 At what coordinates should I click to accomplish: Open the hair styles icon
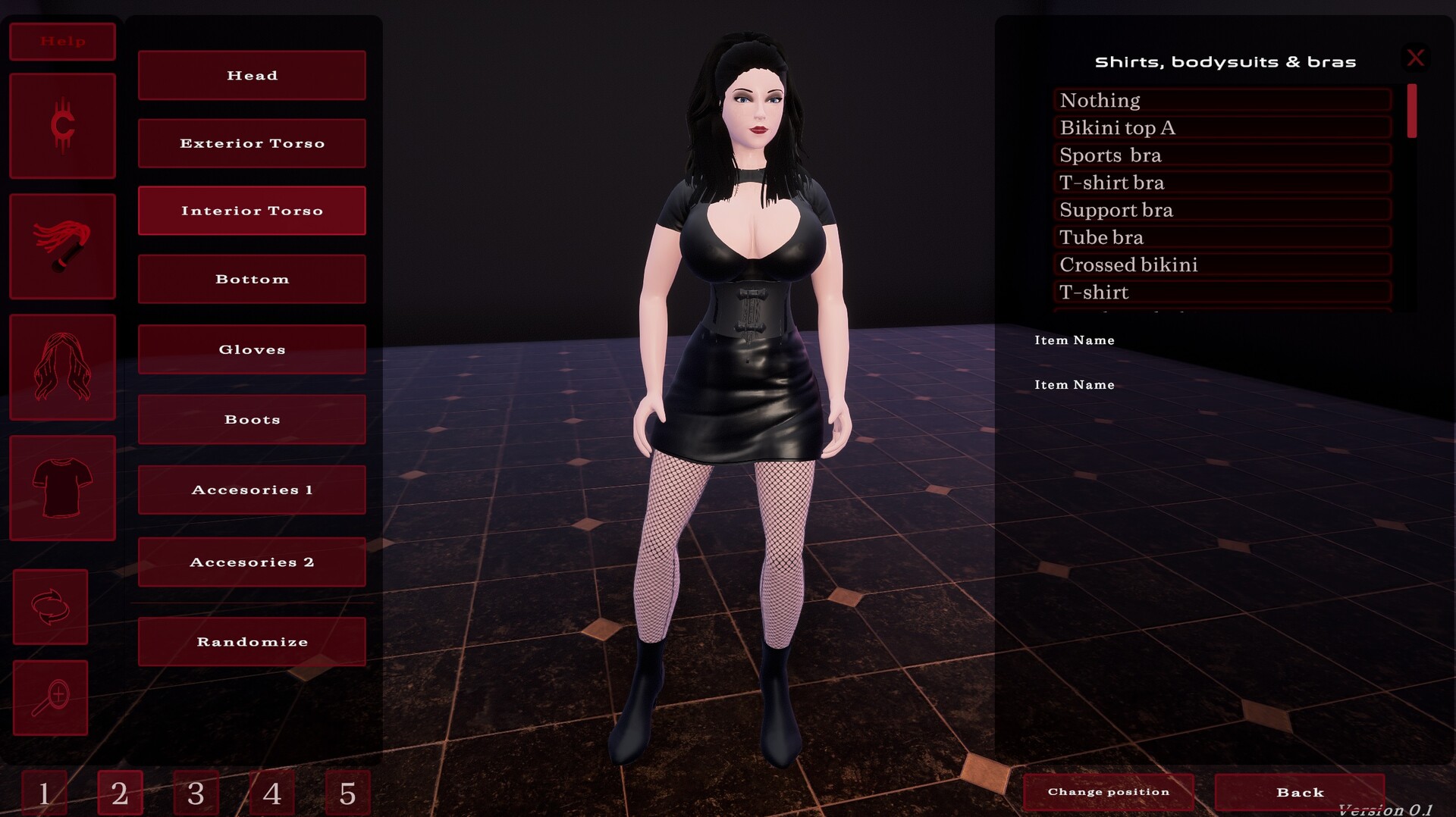click(62, 368)
